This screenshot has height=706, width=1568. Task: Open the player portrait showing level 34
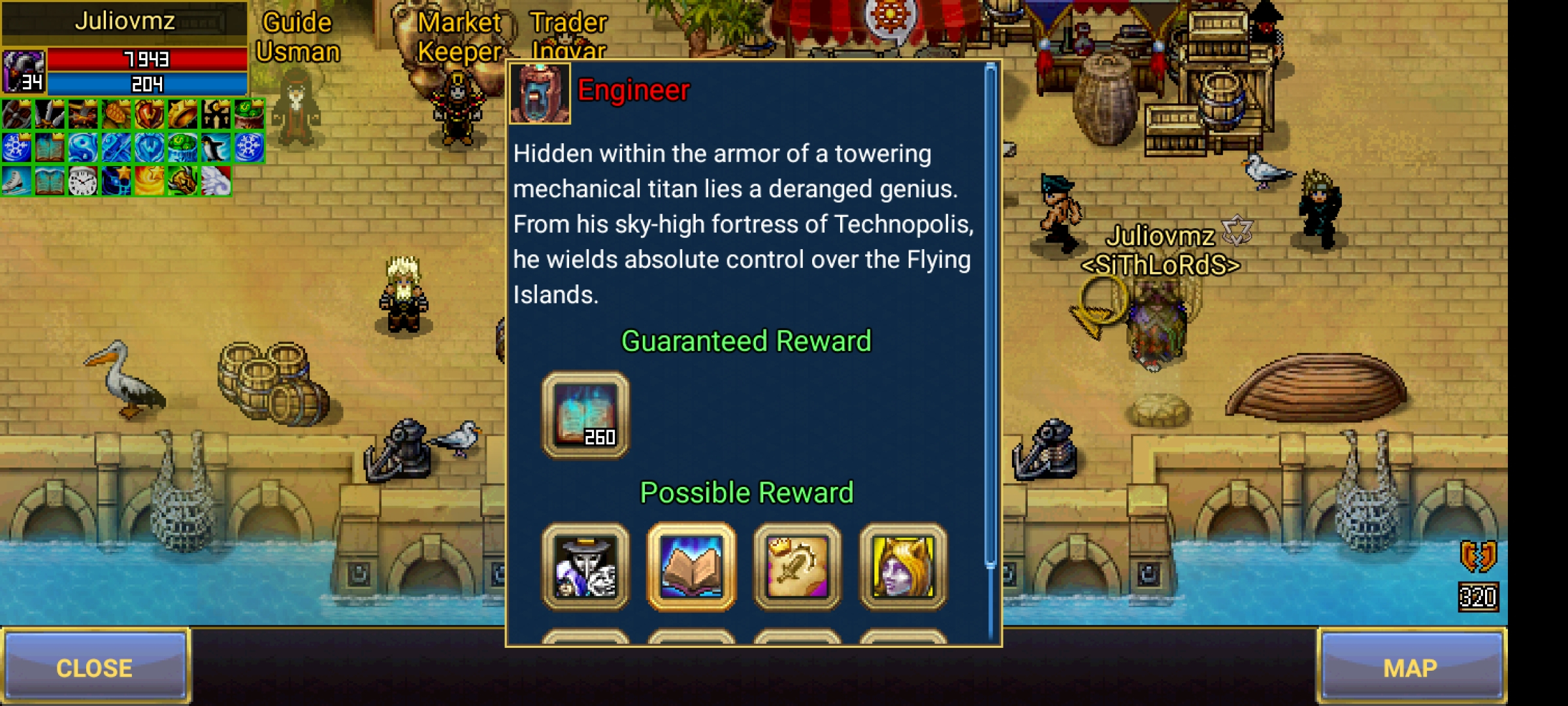pyautogui.click(x=24, y=72)
